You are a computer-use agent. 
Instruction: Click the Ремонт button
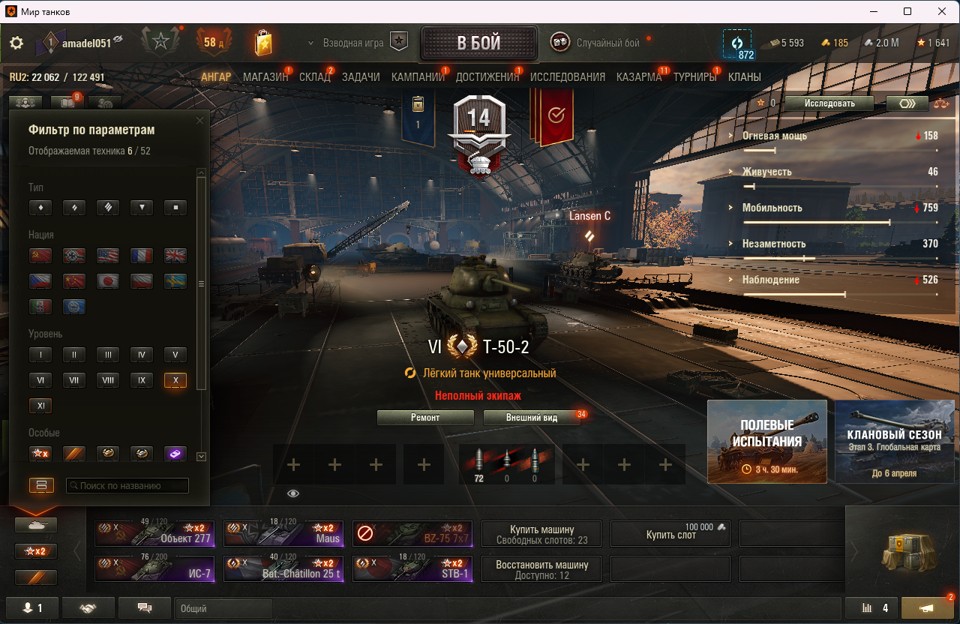pyautogui.click(x=425, y=417)
